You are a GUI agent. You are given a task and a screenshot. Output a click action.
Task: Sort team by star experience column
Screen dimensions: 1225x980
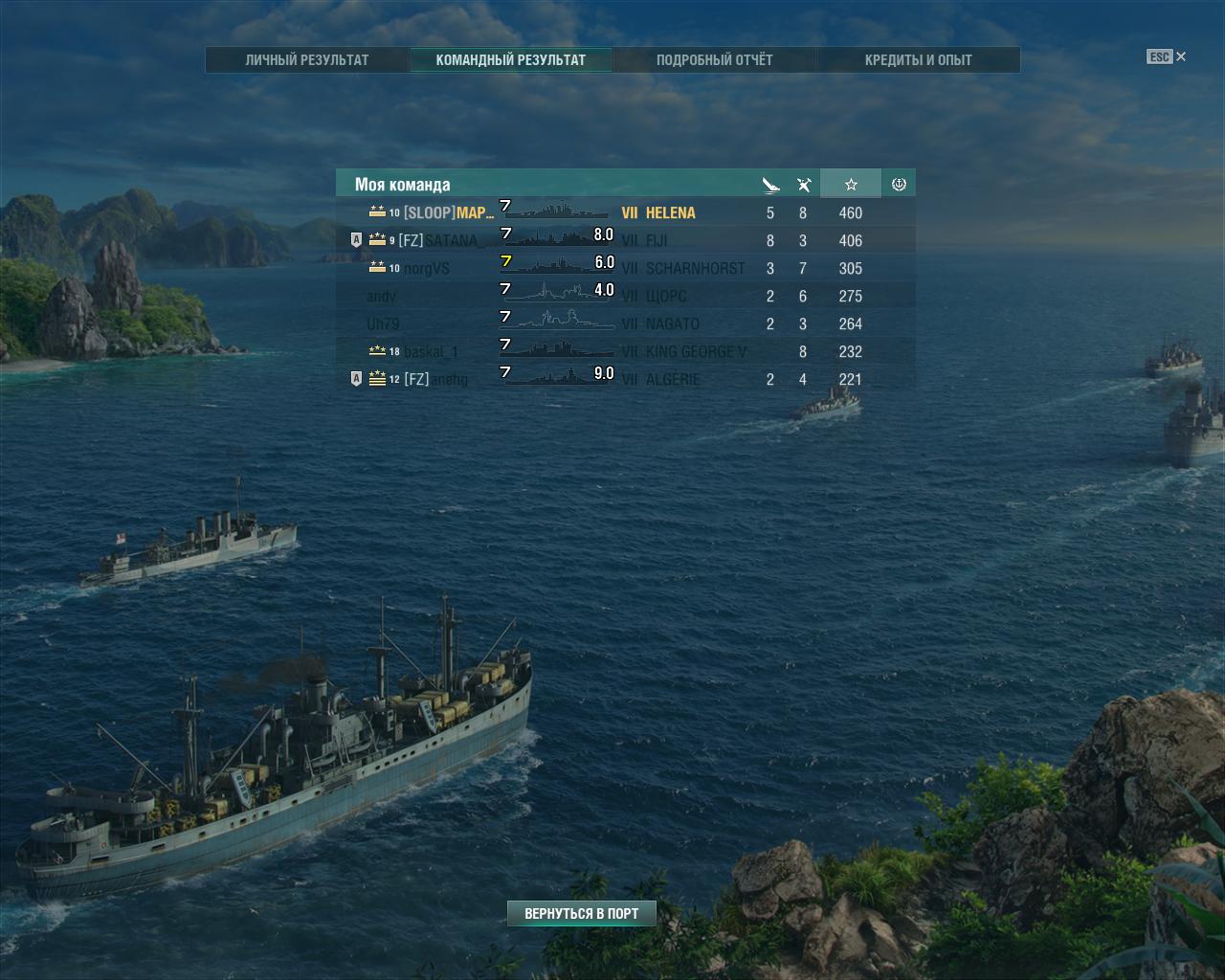(851, 185)
